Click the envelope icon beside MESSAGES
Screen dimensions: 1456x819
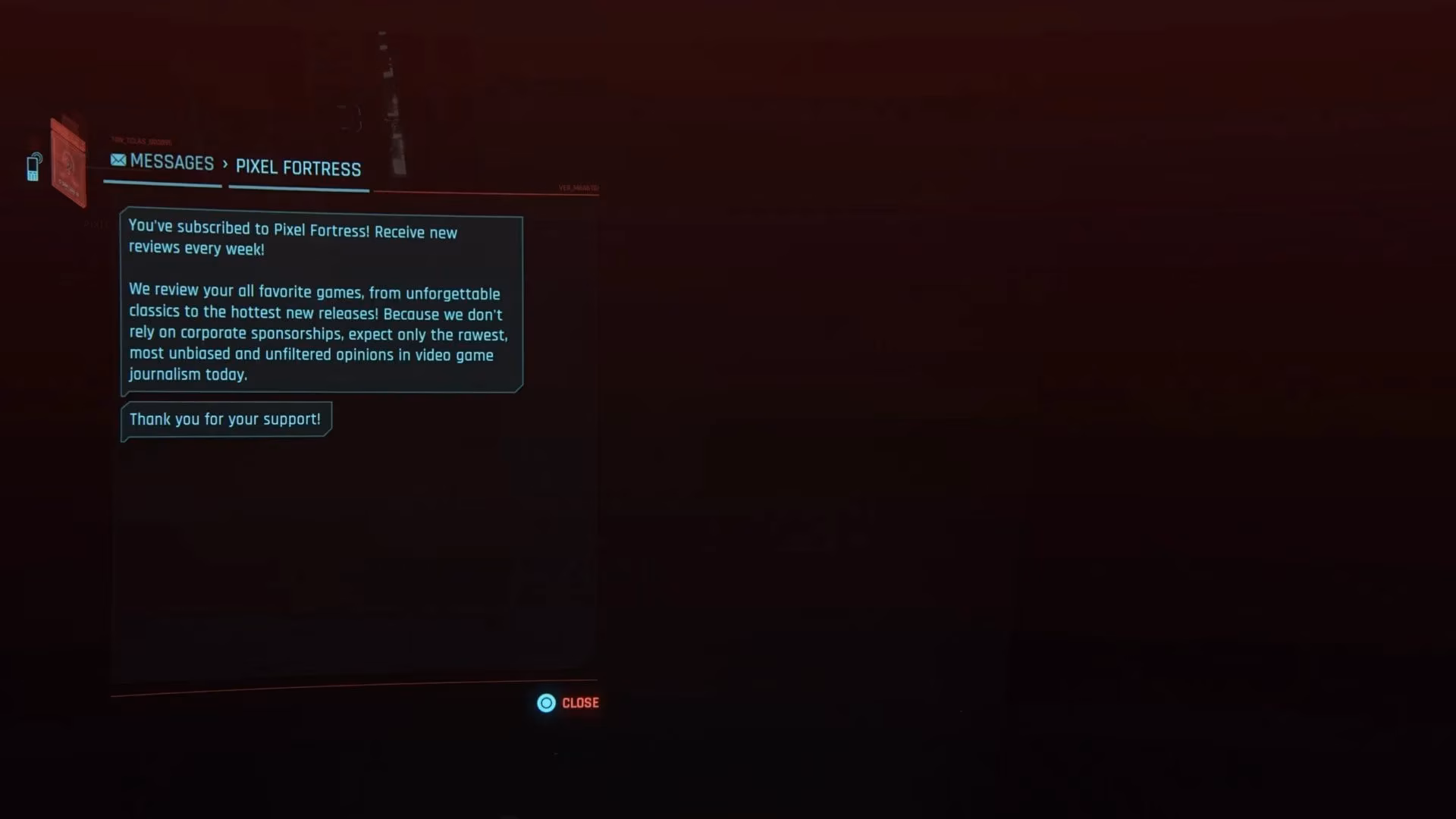118,161
